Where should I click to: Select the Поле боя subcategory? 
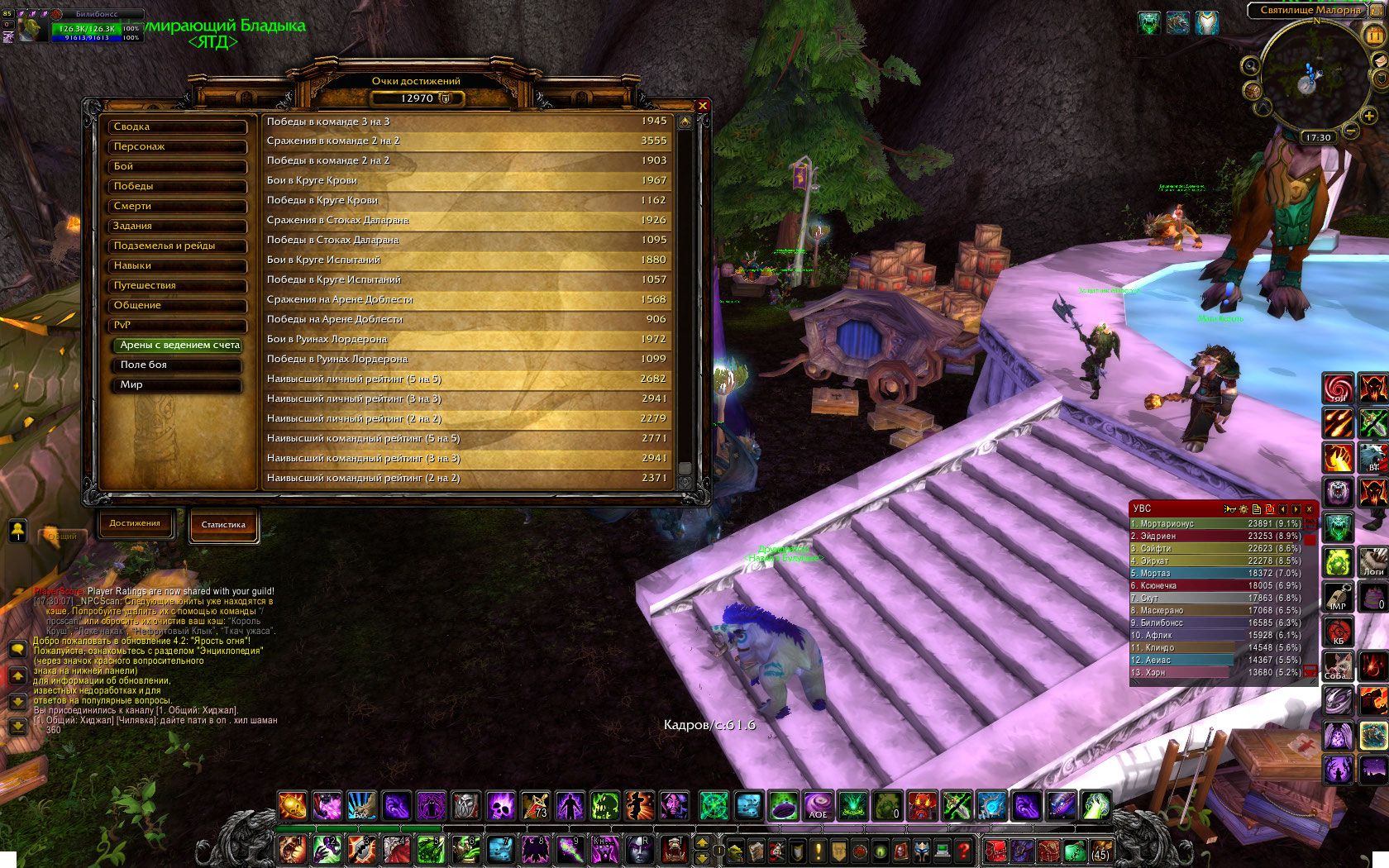pyautogui.click(x=179, y=365)
